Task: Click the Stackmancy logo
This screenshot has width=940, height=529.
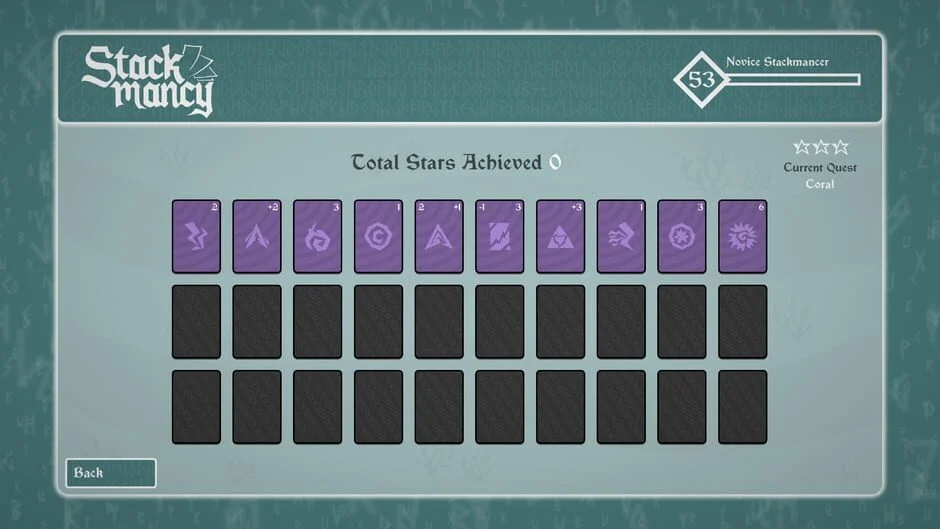Action: (148, 80)
